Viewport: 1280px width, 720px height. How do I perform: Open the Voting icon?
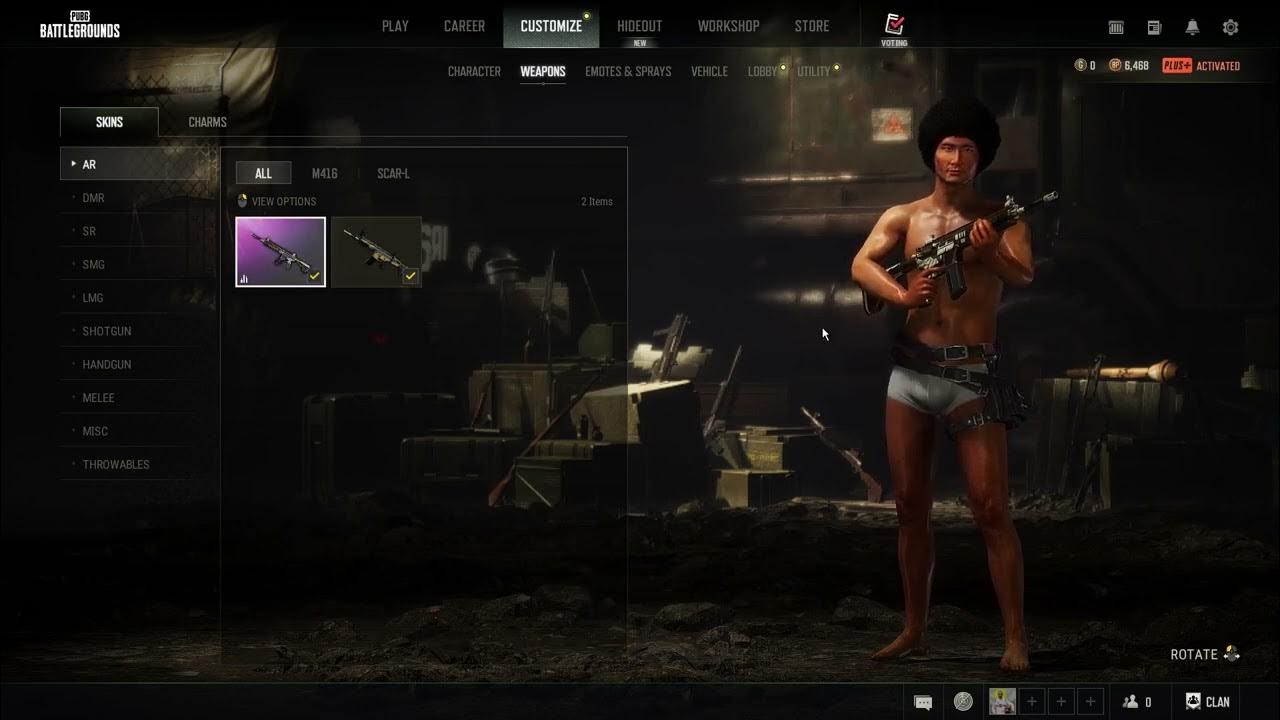pyautogui.click(x=894, y=28)
